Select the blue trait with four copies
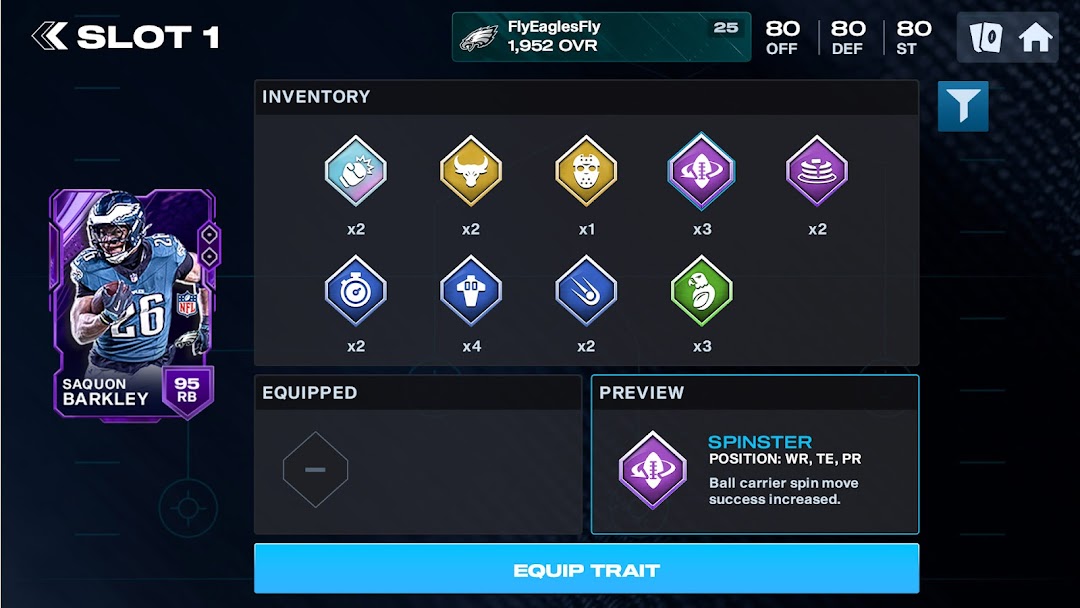The height and width of the screenshot is (608, 1080). pyautogui.click(x=471, y=289)
